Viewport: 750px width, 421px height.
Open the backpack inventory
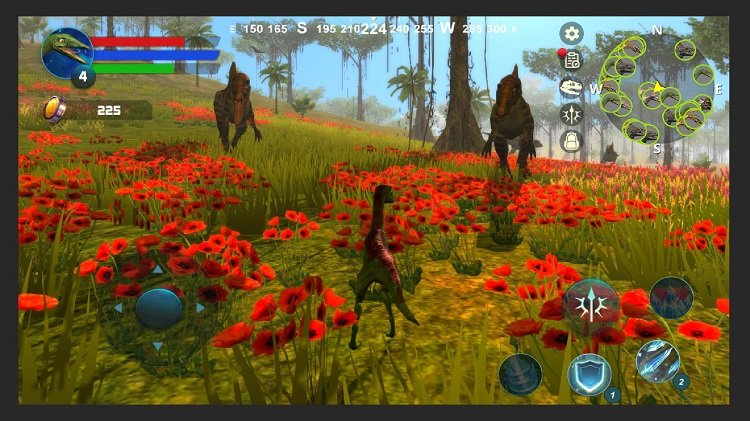tap(571, 141)
